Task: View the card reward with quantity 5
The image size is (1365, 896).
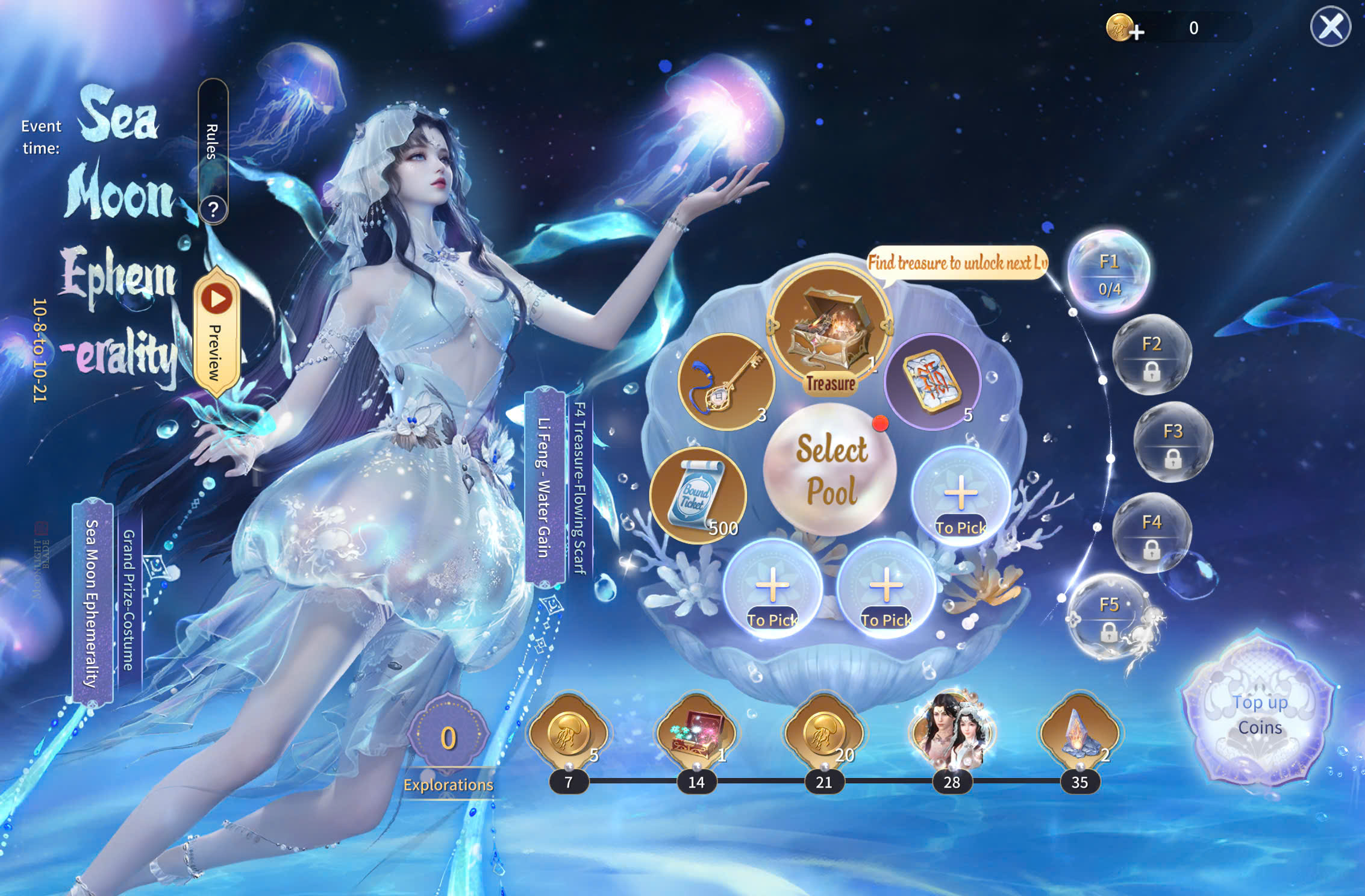Action: tap(932, 381)
